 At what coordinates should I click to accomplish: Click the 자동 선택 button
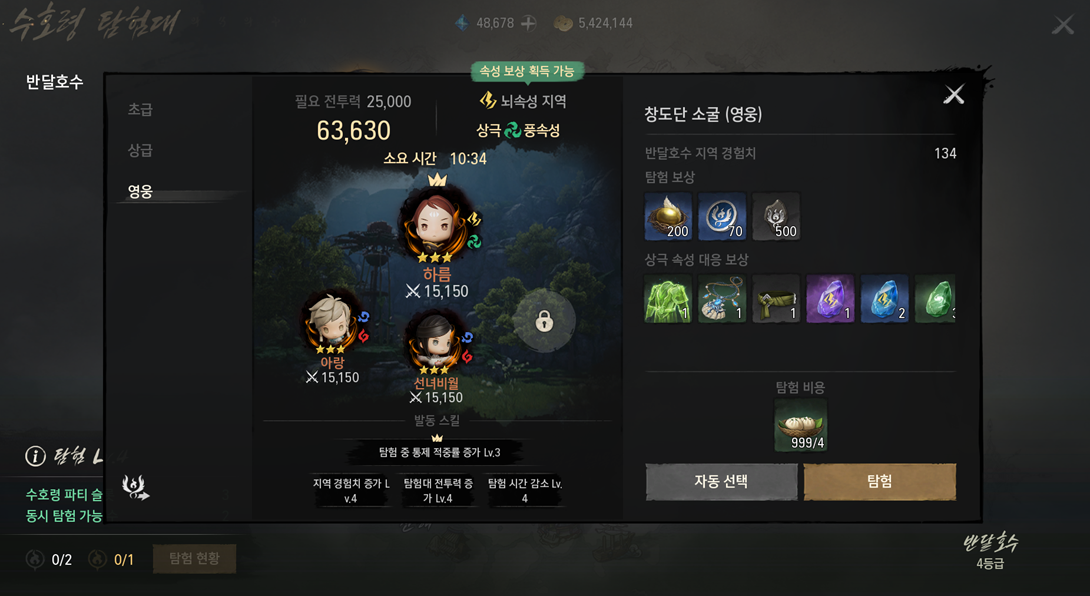click(x=721, y=481)
